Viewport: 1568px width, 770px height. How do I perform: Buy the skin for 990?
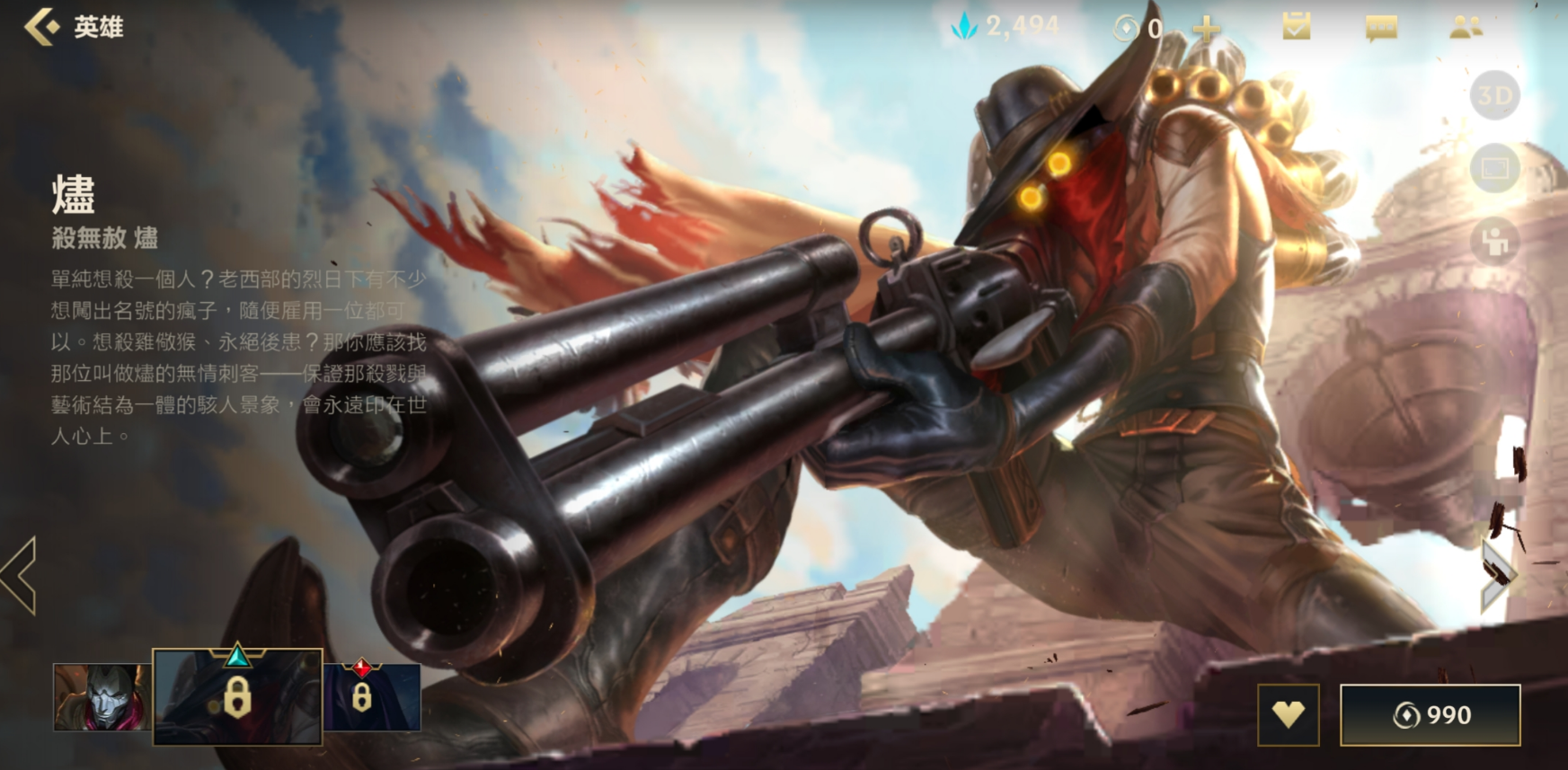coord(1430,715)
